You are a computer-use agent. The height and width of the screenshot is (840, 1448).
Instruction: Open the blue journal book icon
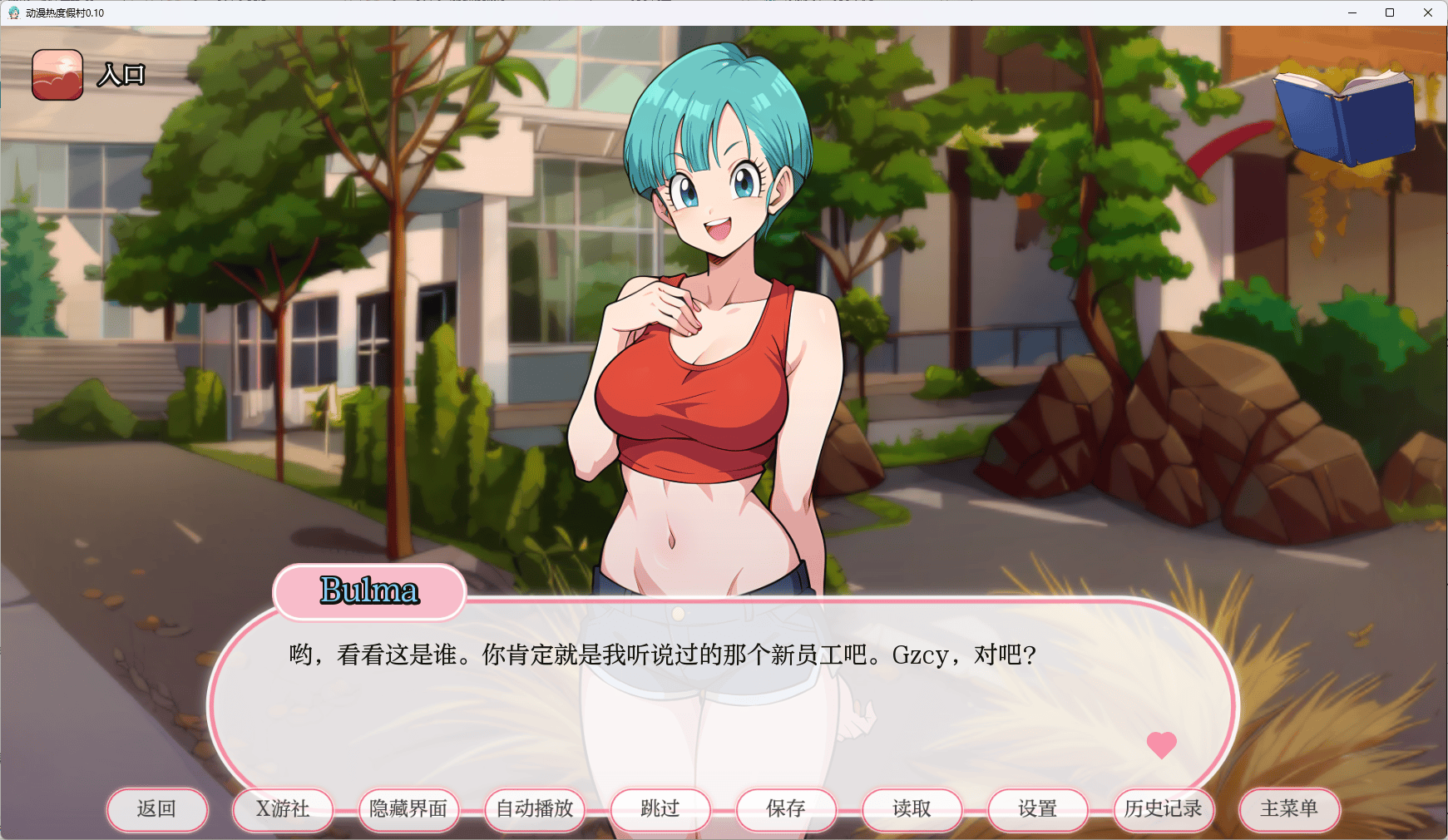[x=1342, y=115]
